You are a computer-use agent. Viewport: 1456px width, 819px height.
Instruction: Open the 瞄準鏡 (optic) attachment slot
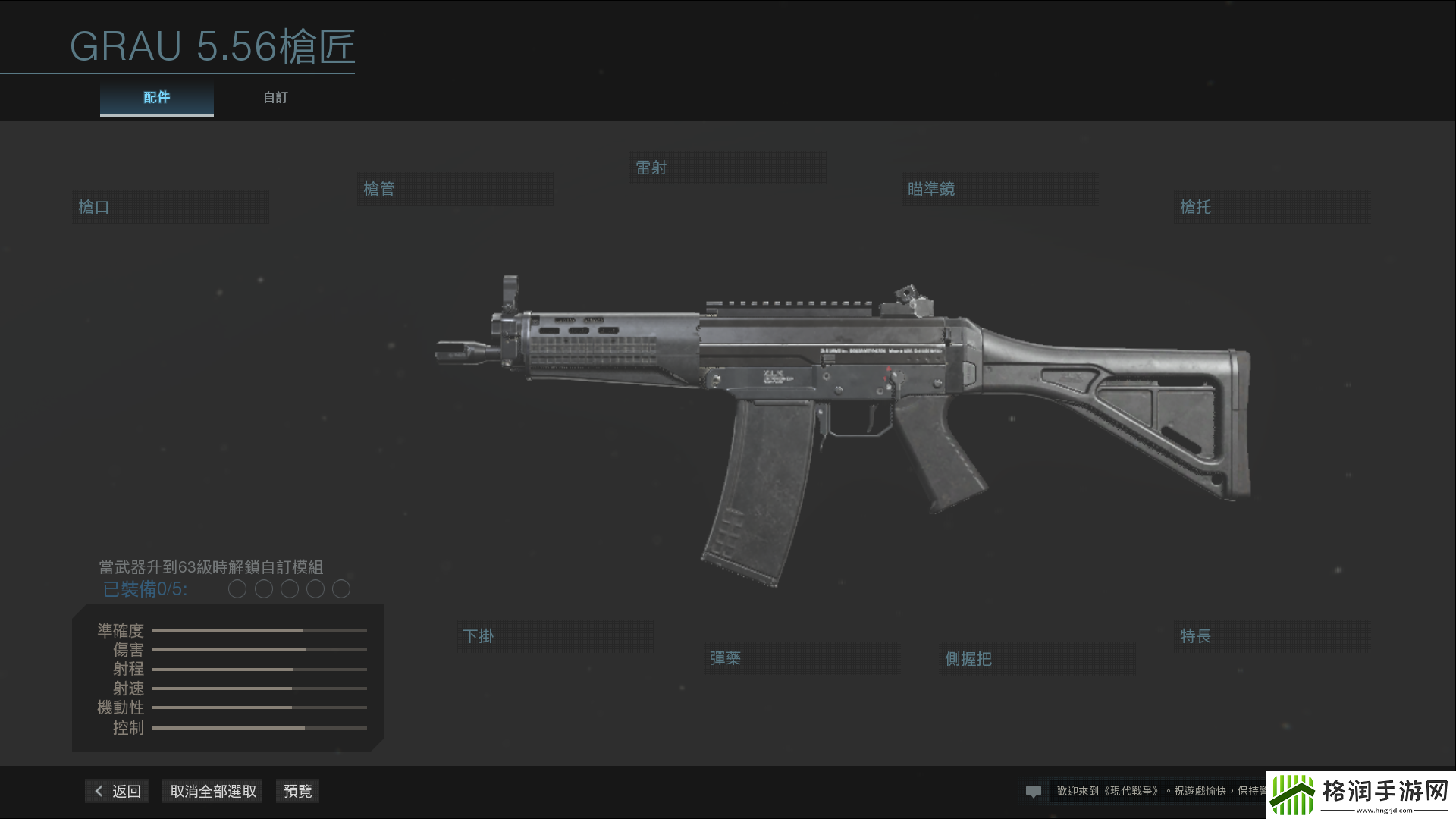pyautogui.click(x=999, y=188)
